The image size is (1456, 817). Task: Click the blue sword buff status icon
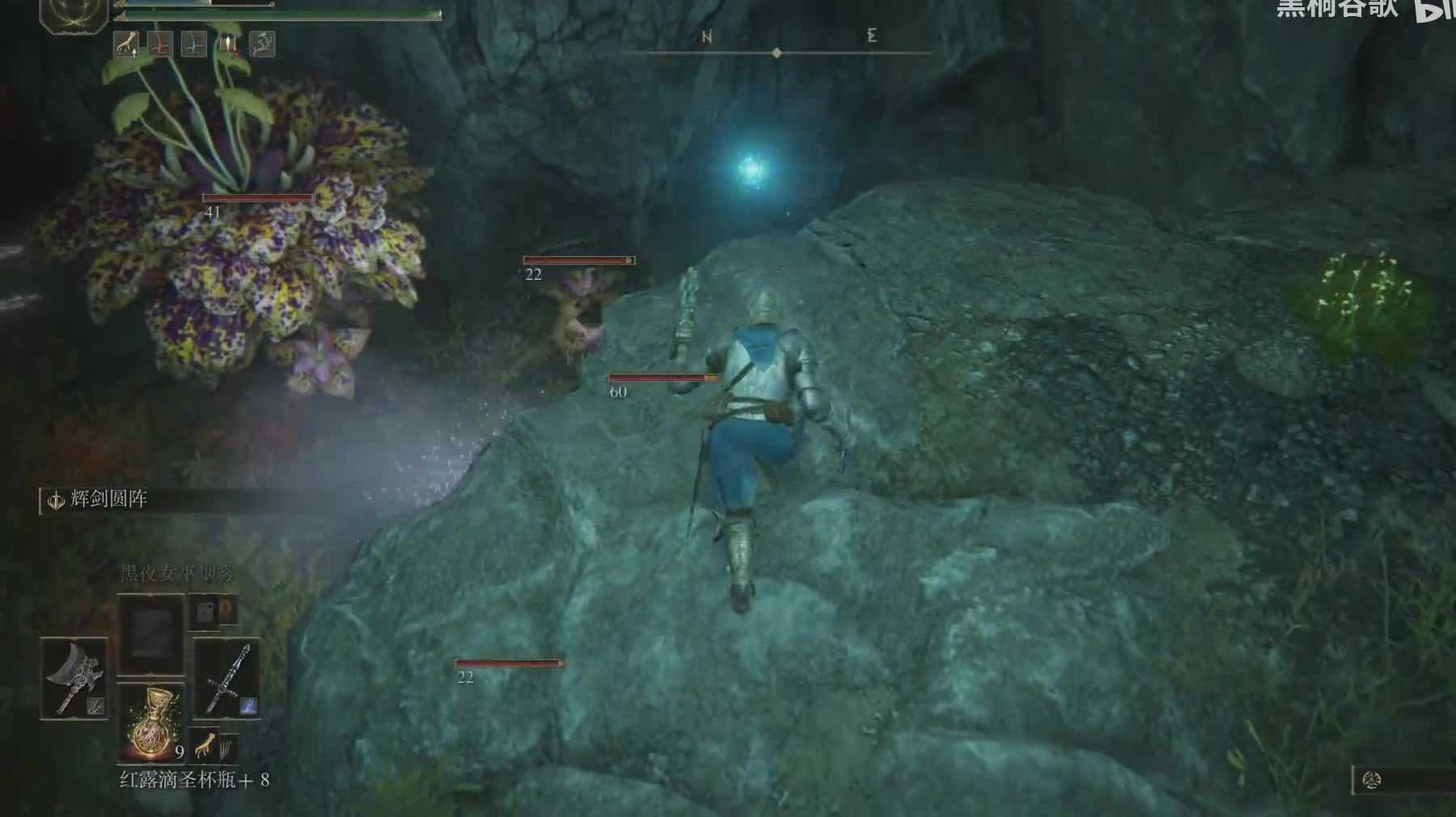tap(194, 44)
